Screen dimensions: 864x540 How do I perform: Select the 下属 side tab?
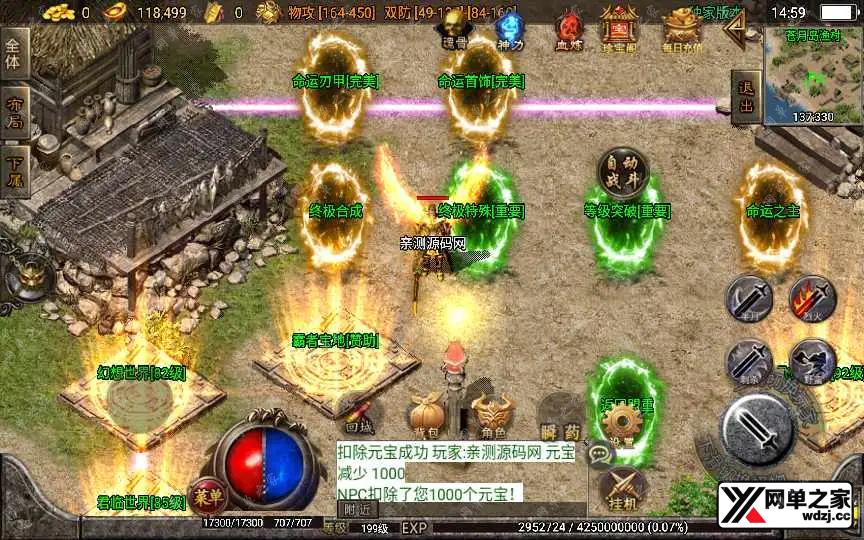pyautogui.click(x=14, y=170)
